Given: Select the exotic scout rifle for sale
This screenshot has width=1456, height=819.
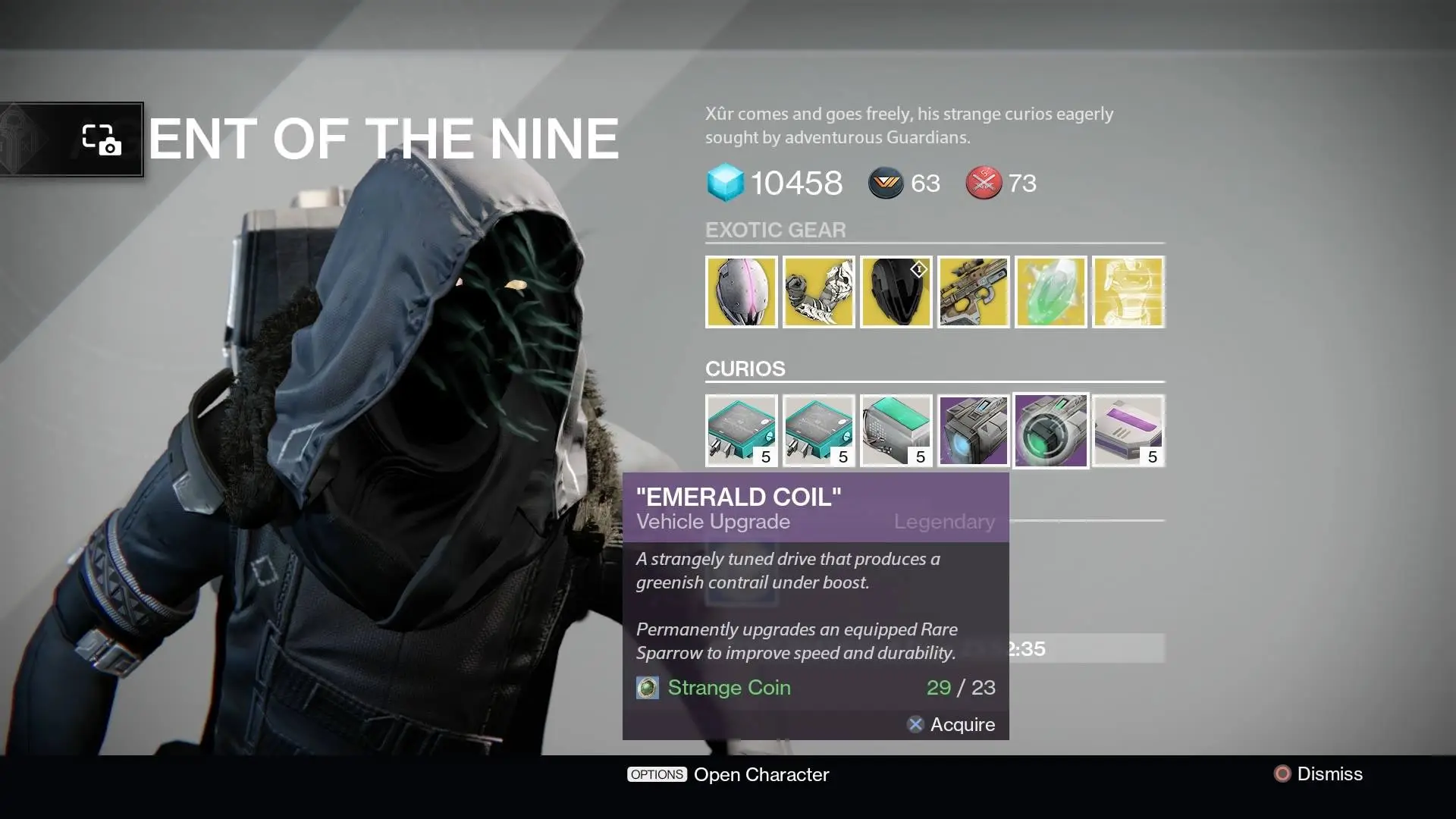Looking at the screenshot, I should pos(974,292).
